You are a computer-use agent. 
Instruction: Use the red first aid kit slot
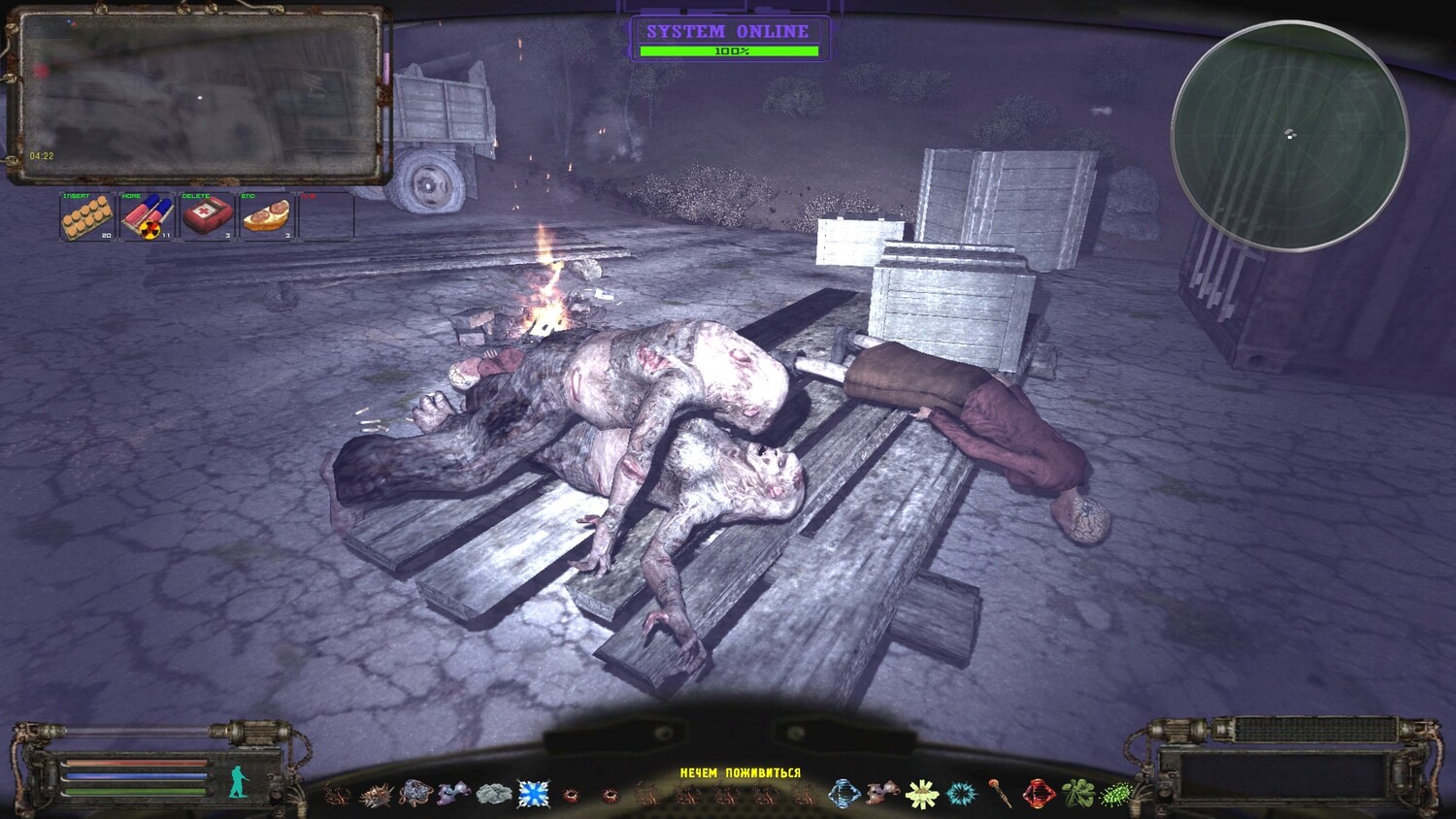(207, 216)
